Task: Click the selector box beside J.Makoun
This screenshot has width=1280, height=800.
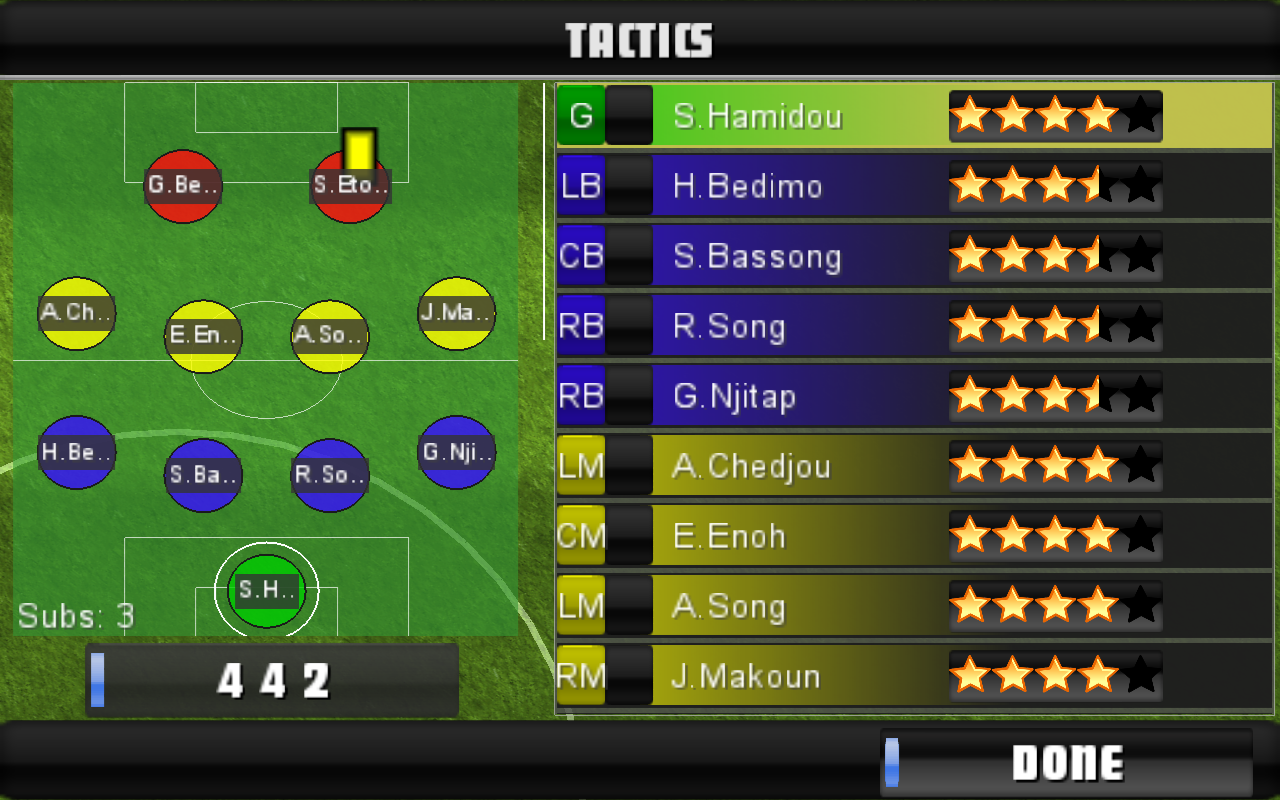Action: click(x=630, y=676)
